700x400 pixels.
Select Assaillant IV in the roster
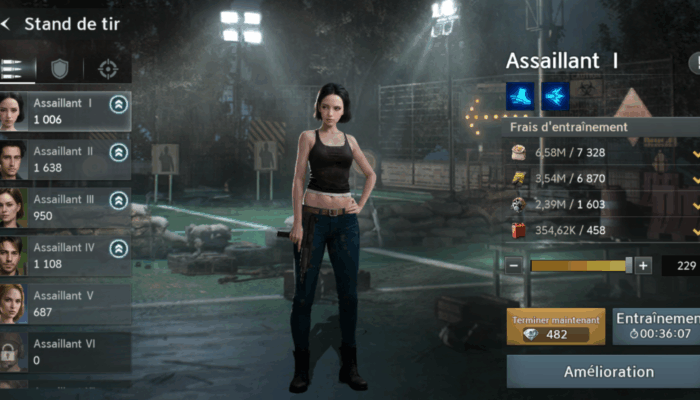pos(65,255)
